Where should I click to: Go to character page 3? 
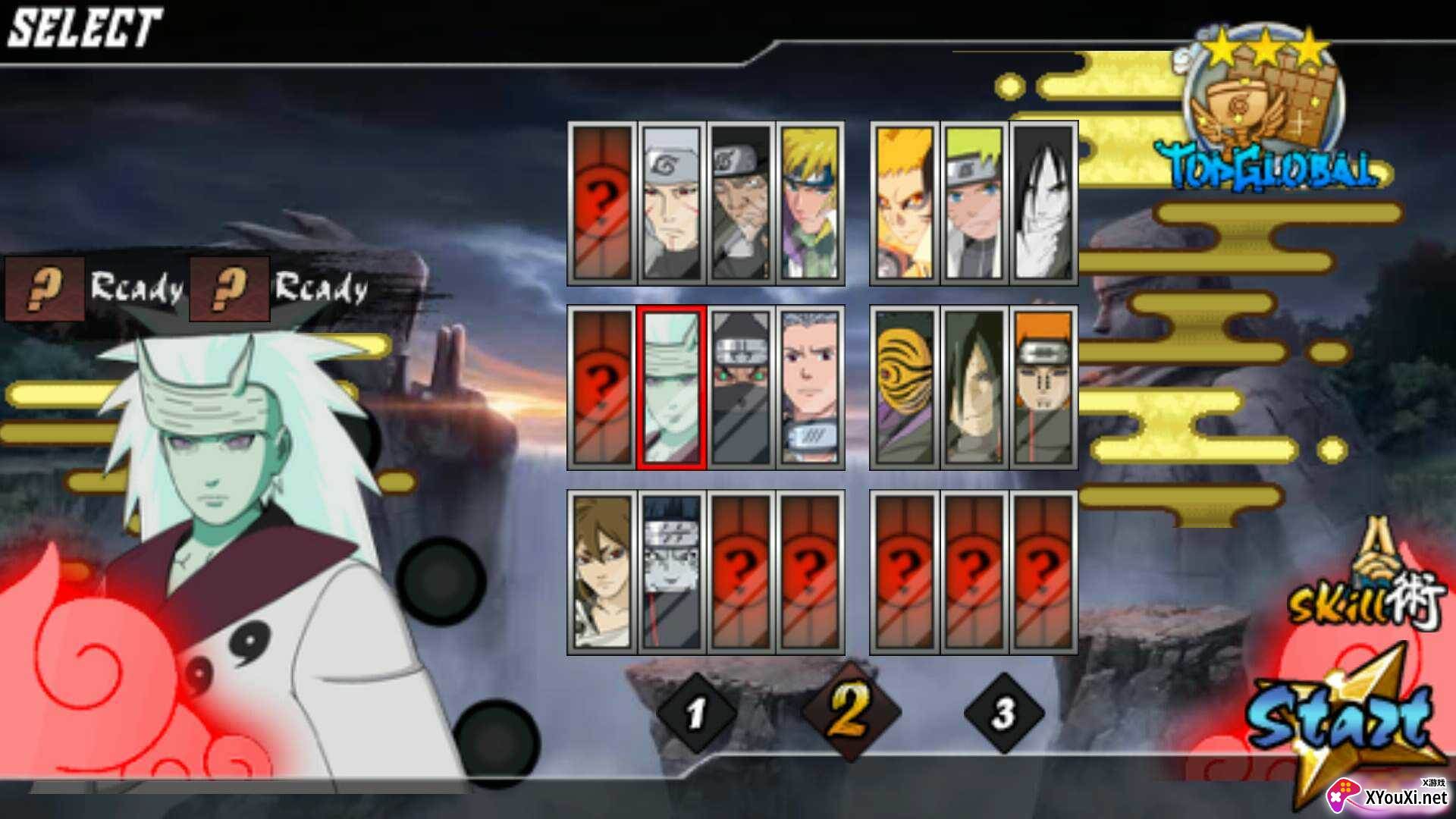click(x=1004, y=713)
